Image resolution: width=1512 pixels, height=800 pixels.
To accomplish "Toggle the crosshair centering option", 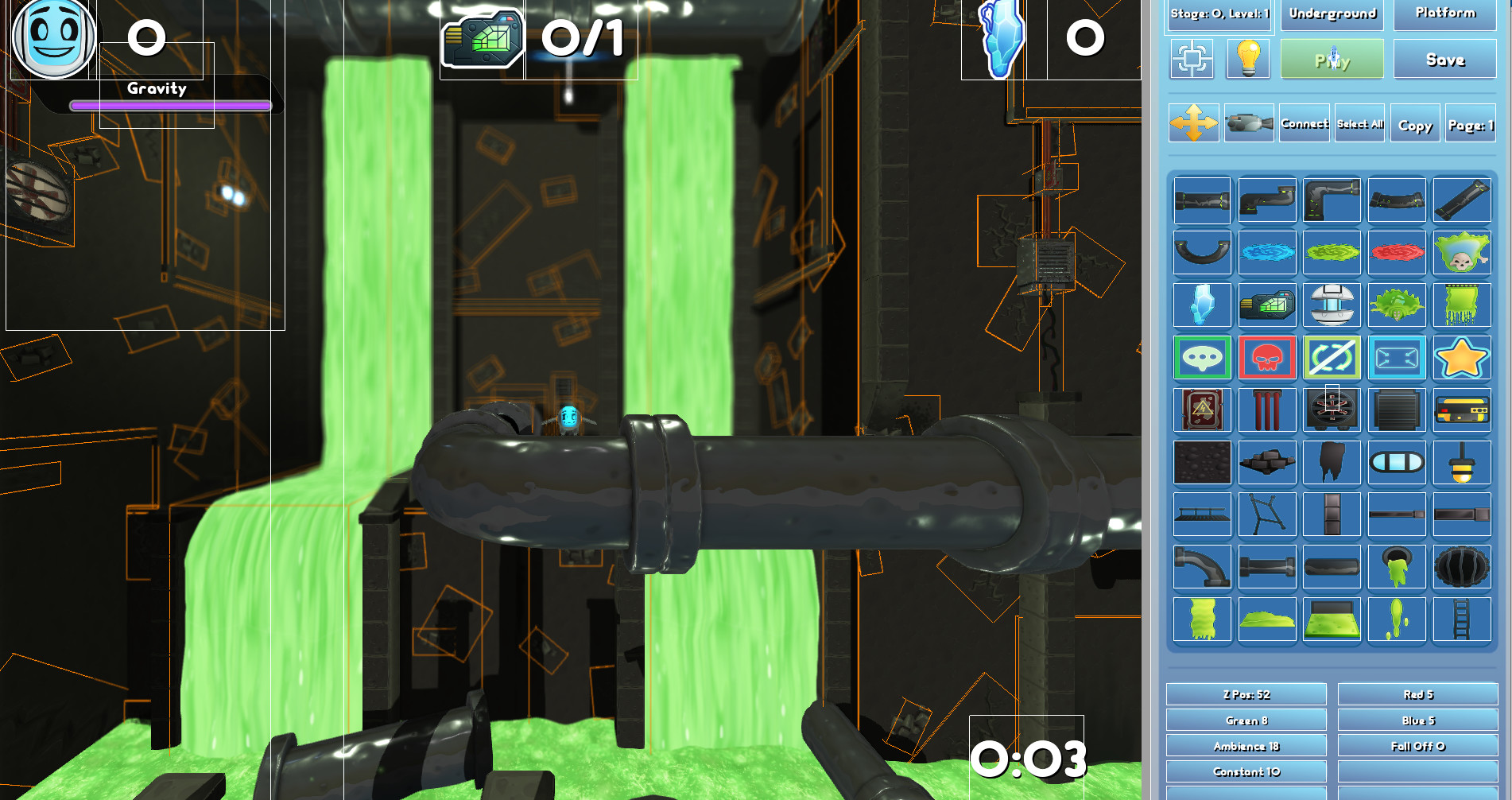I will coord(1191,59).
